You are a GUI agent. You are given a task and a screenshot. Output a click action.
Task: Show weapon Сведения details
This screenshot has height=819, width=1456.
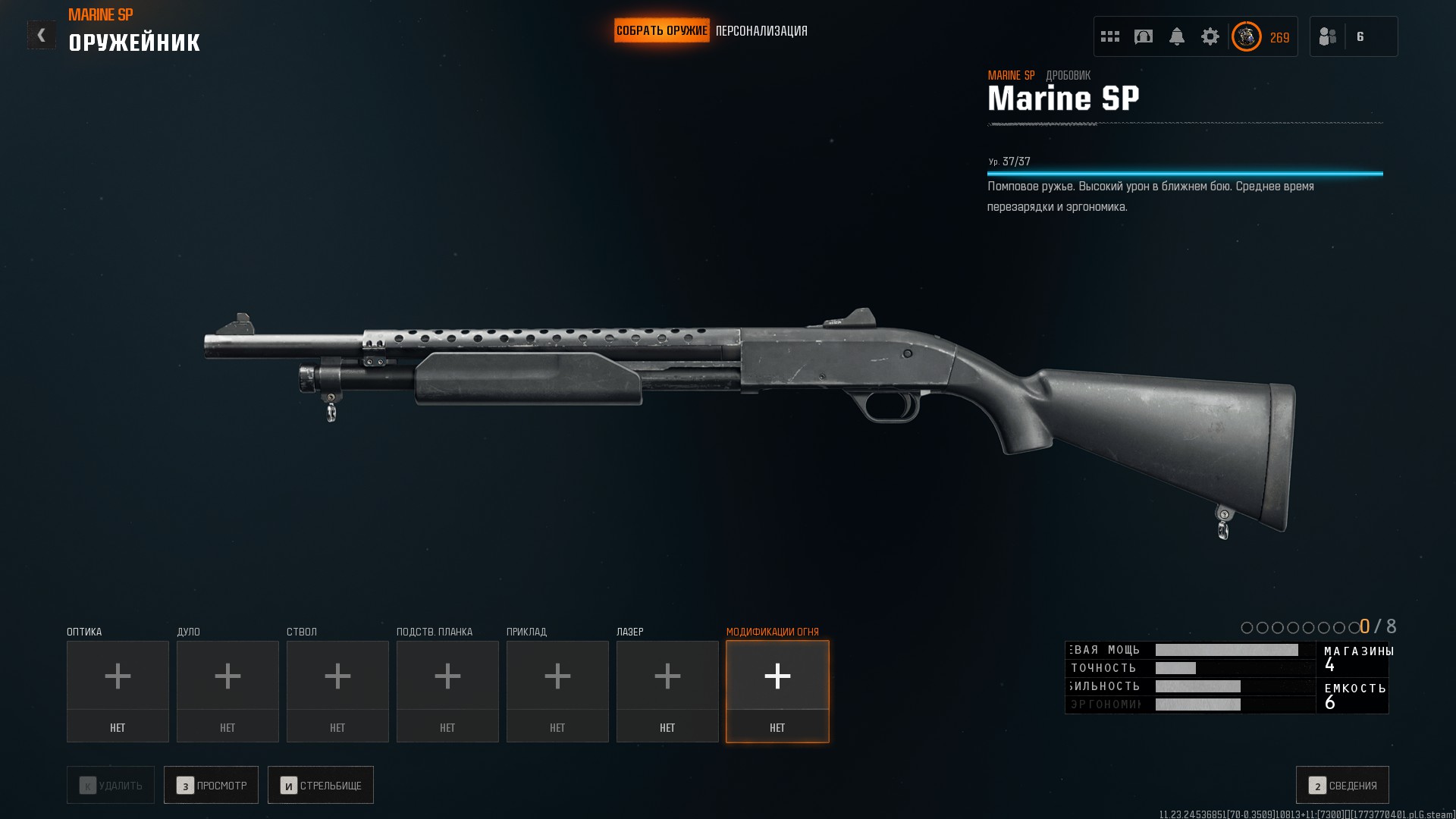[1342, 785]
